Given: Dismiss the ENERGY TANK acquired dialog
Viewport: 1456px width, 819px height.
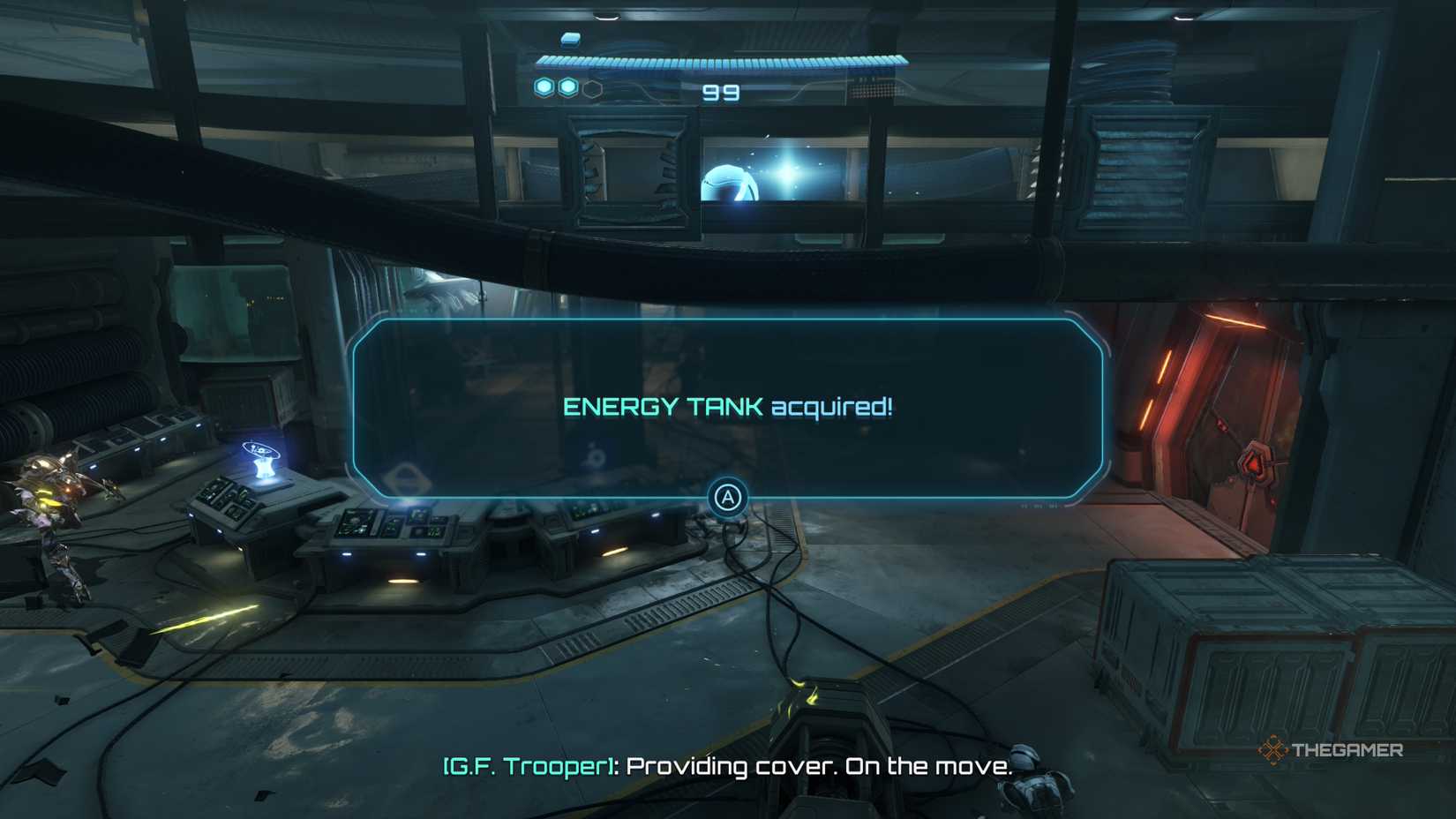Looking at the screenshot, I should 729,498.
